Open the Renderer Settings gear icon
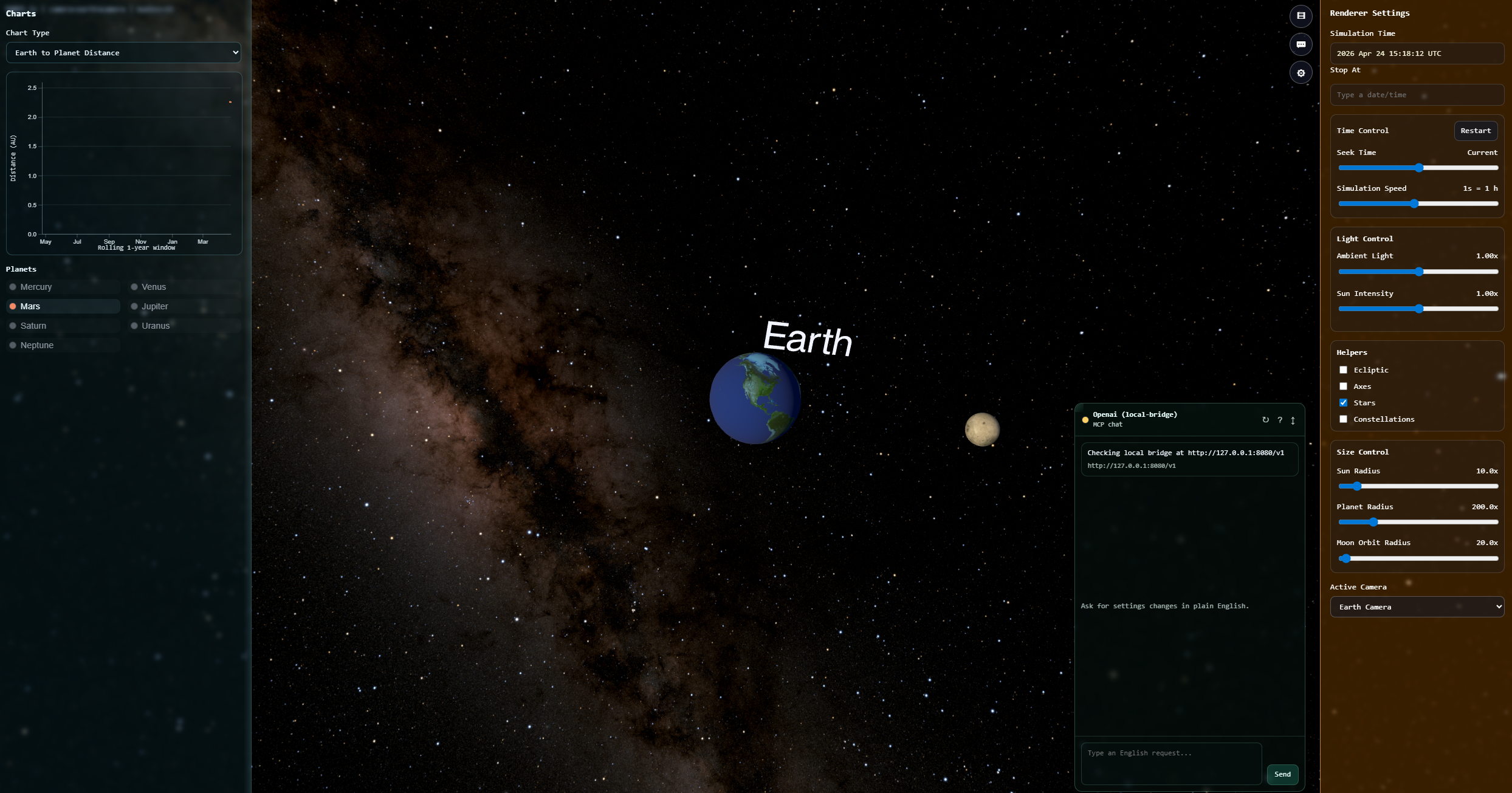 click(x=1301, y=72)
